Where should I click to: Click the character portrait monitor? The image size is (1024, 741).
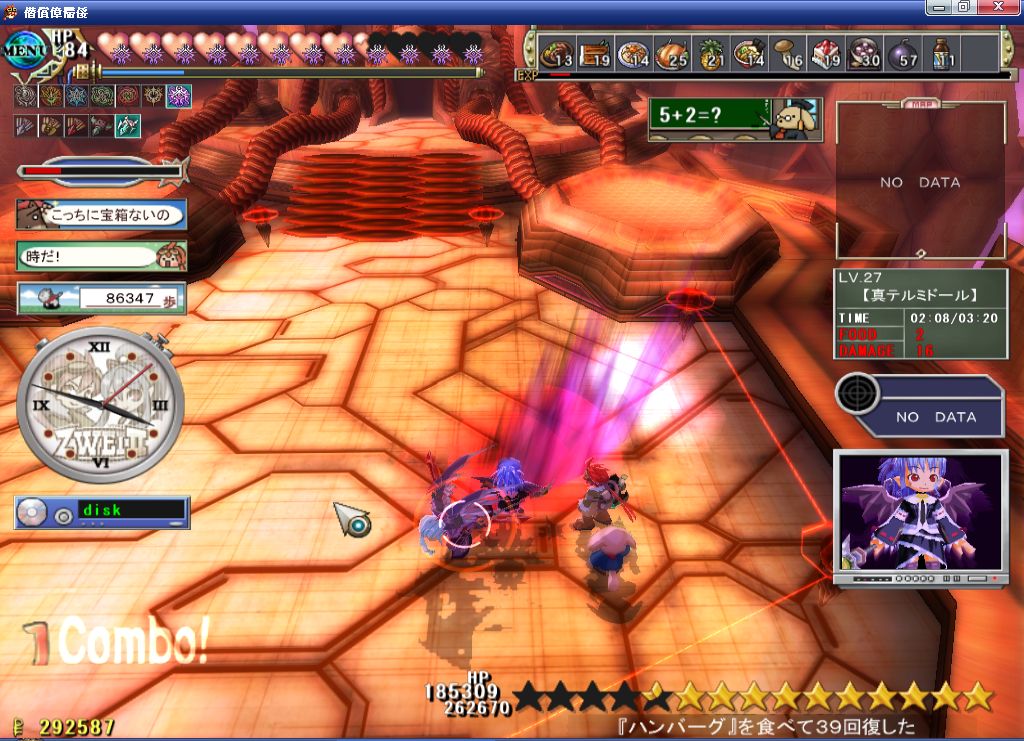point(920,515)
